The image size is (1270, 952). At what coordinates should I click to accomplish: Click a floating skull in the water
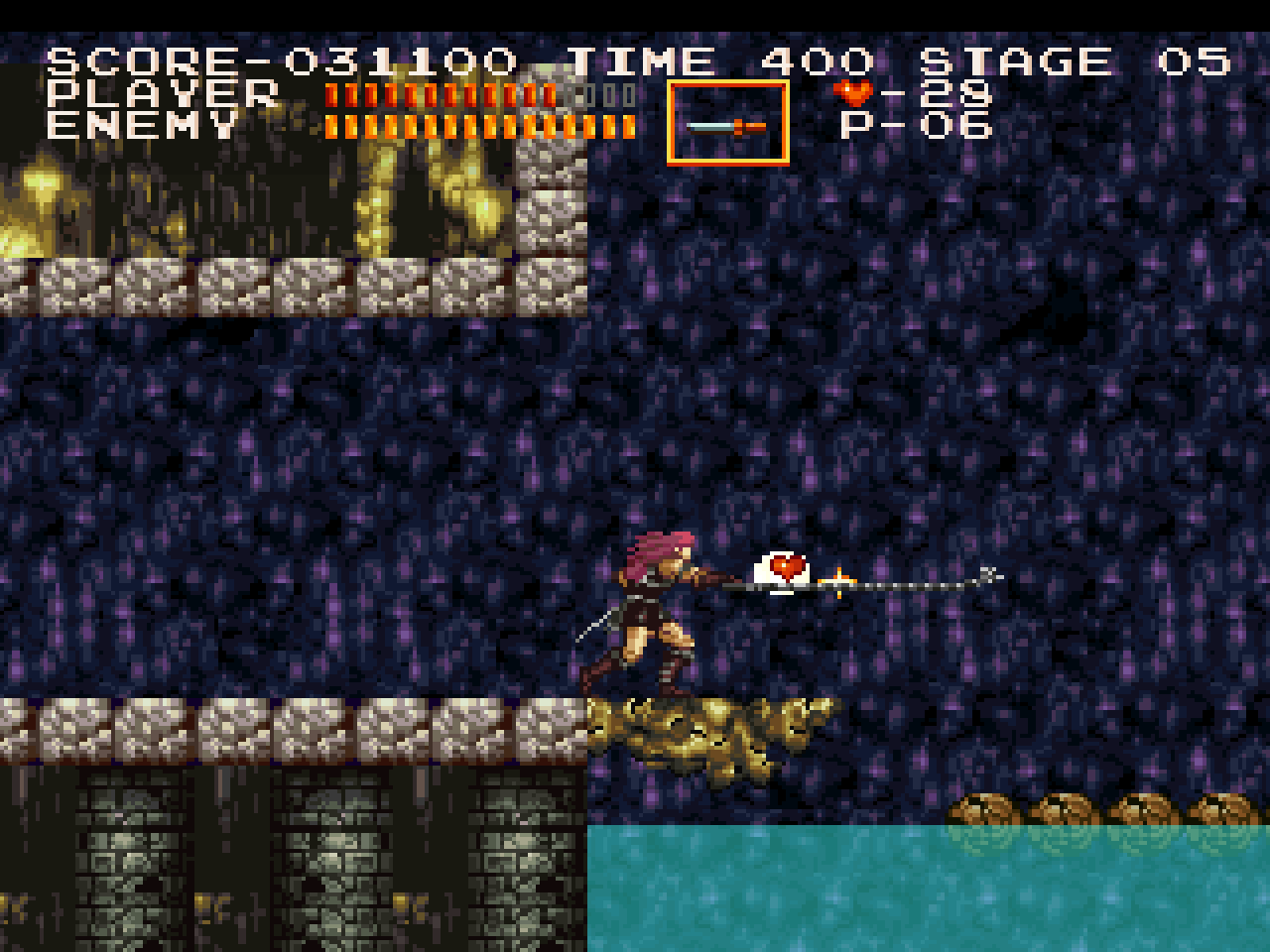(x=1067, y=808)
